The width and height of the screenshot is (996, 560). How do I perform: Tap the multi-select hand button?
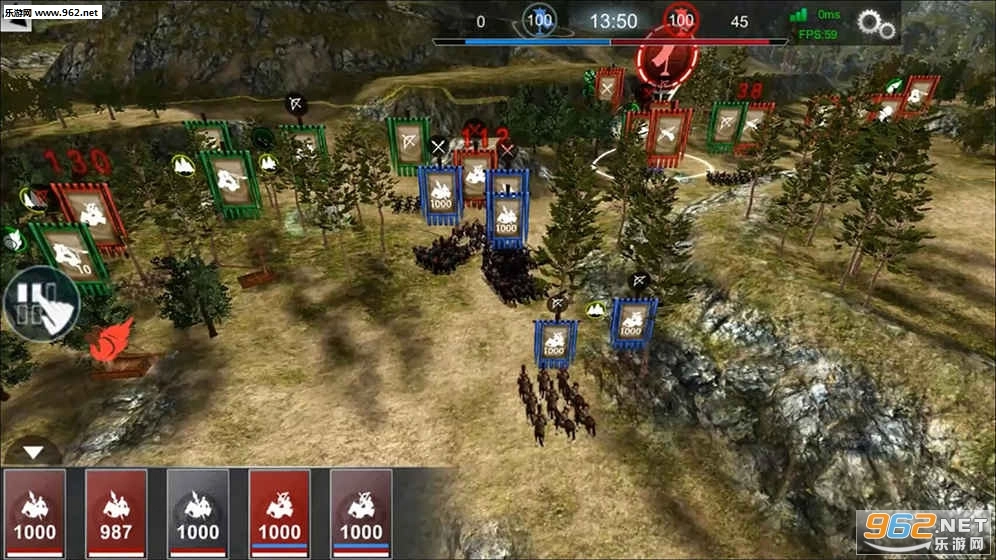coord(39,305)
